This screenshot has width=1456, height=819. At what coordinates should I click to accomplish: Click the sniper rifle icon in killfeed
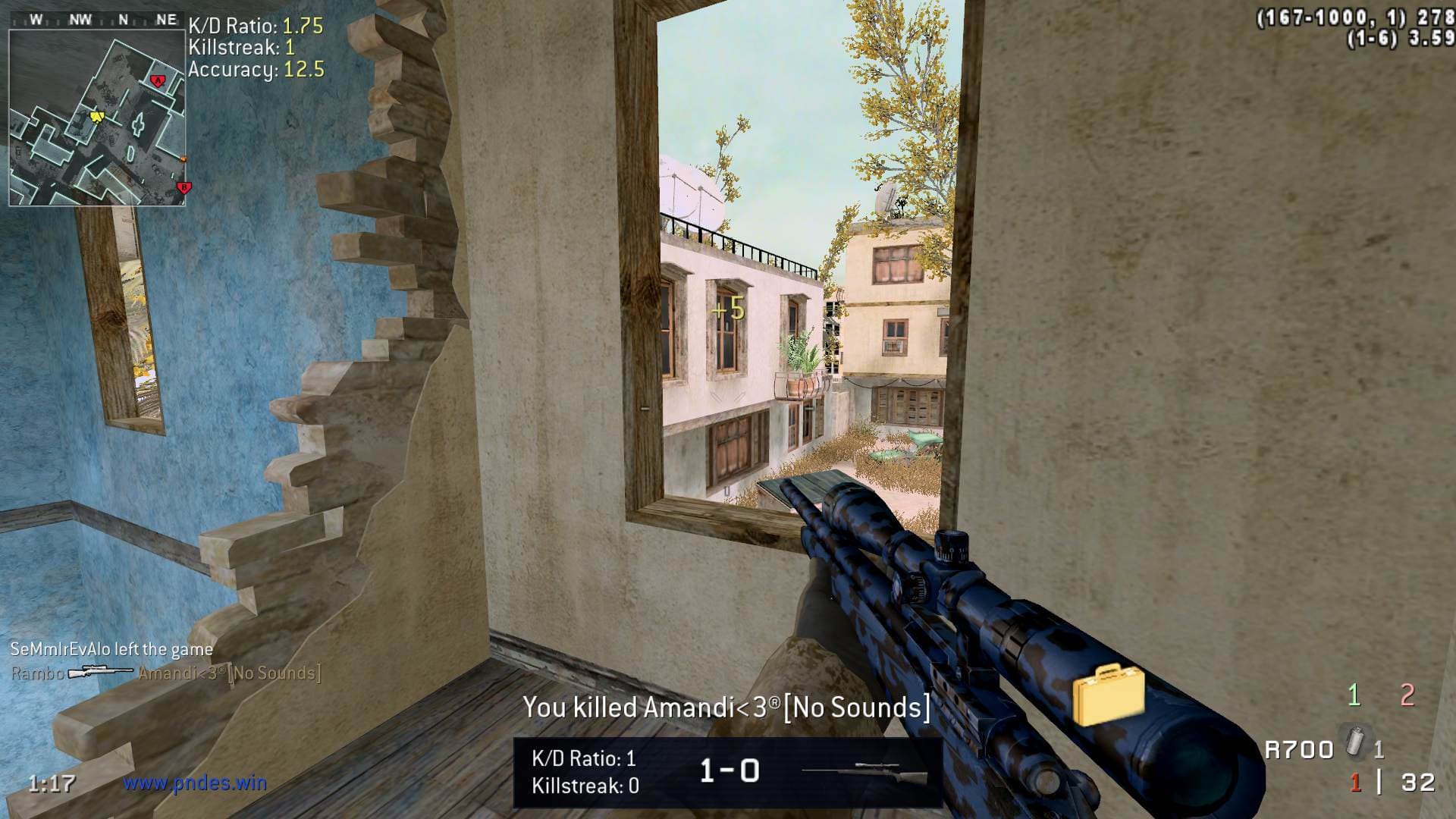coord(100,673)
